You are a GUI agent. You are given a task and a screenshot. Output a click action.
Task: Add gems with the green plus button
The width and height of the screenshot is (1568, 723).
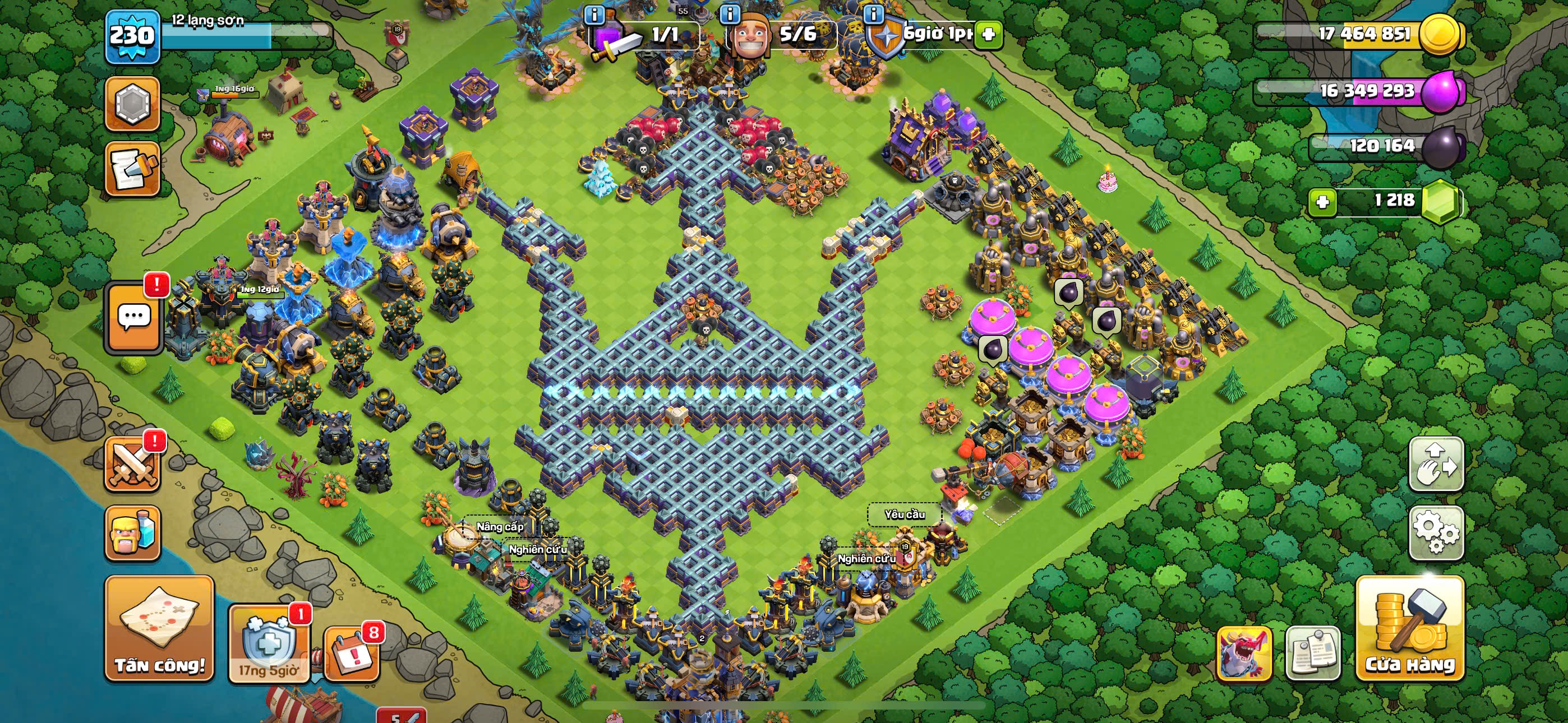1322,201
